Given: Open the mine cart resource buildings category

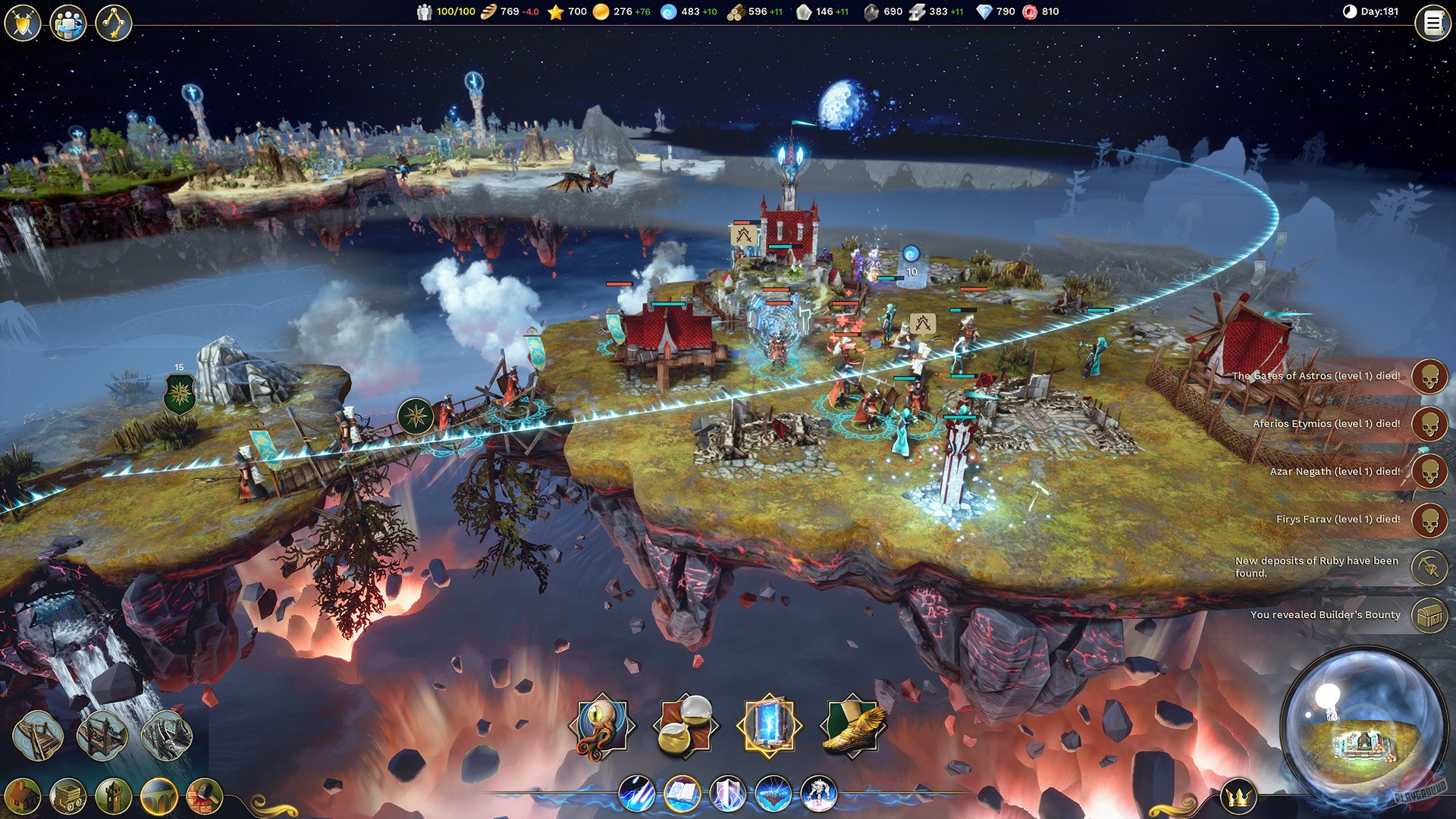Looking at the screenshot, I should (68, 797).
